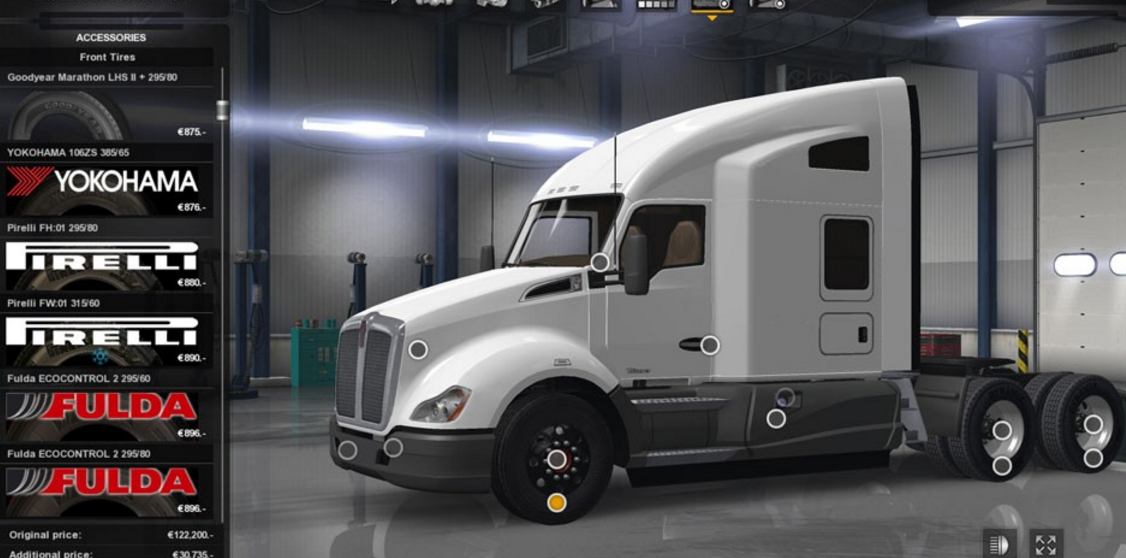Click the front tires list scrollbar handle

coord(222,109)
